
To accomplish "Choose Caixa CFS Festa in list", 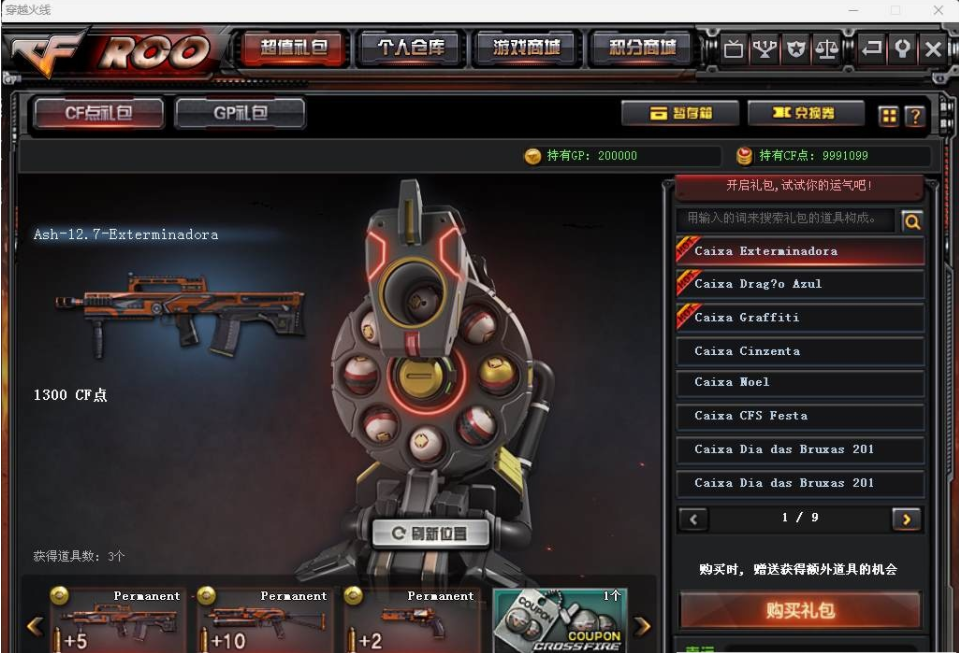I will pos(800,416).
